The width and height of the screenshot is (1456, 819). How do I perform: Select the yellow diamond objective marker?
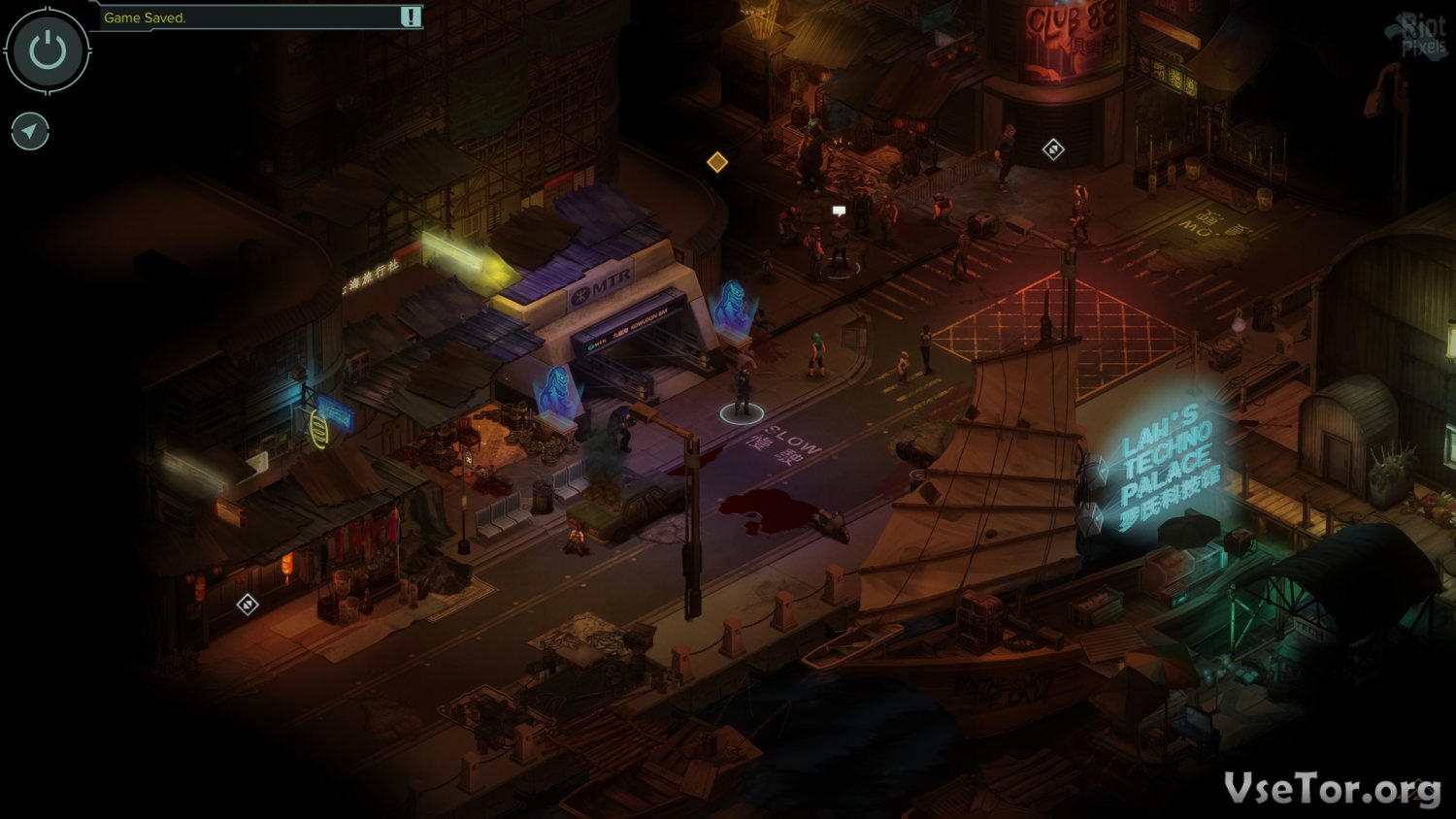point(717,162)
